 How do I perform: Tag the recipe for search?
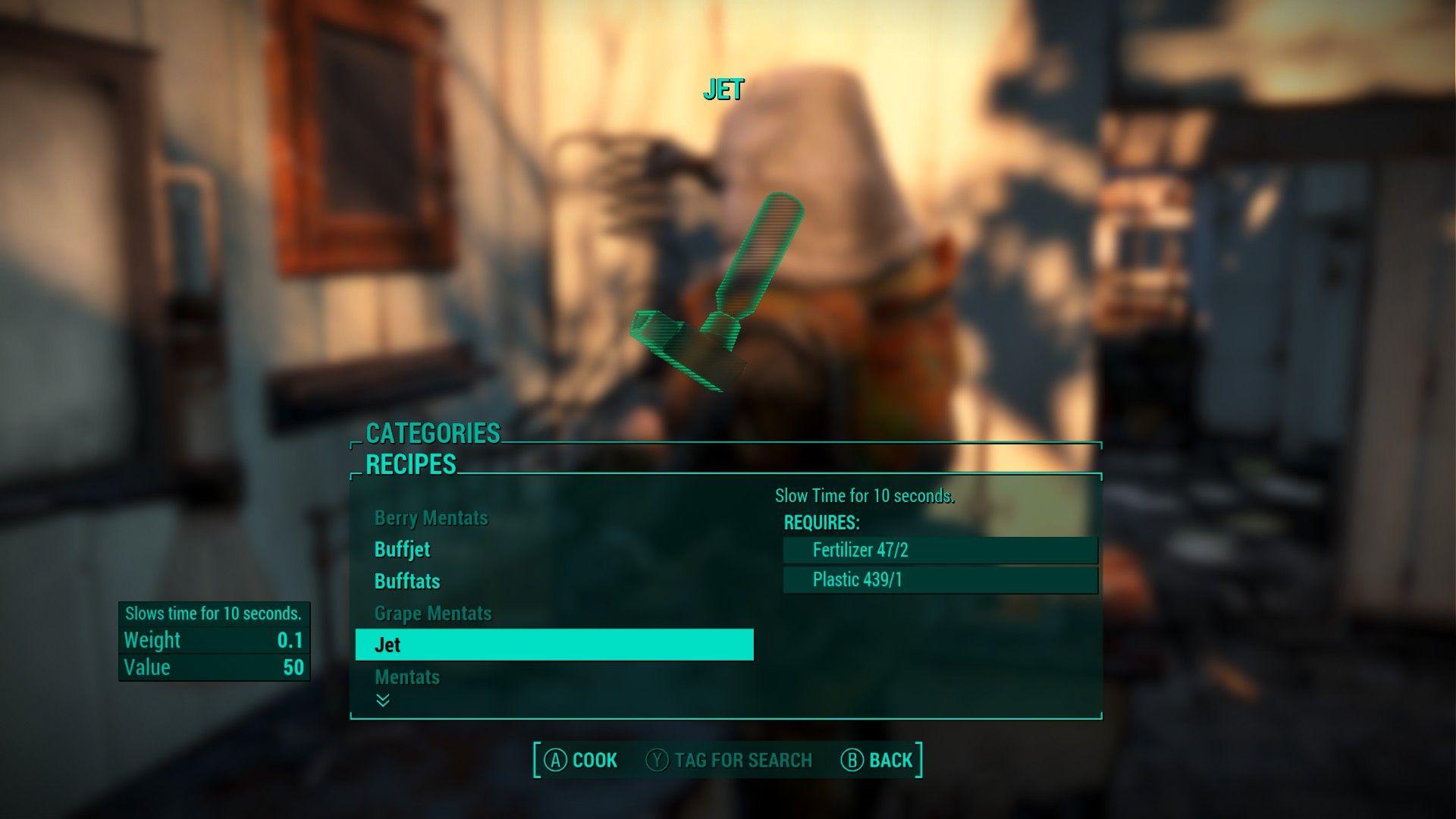tap(729, 760)
